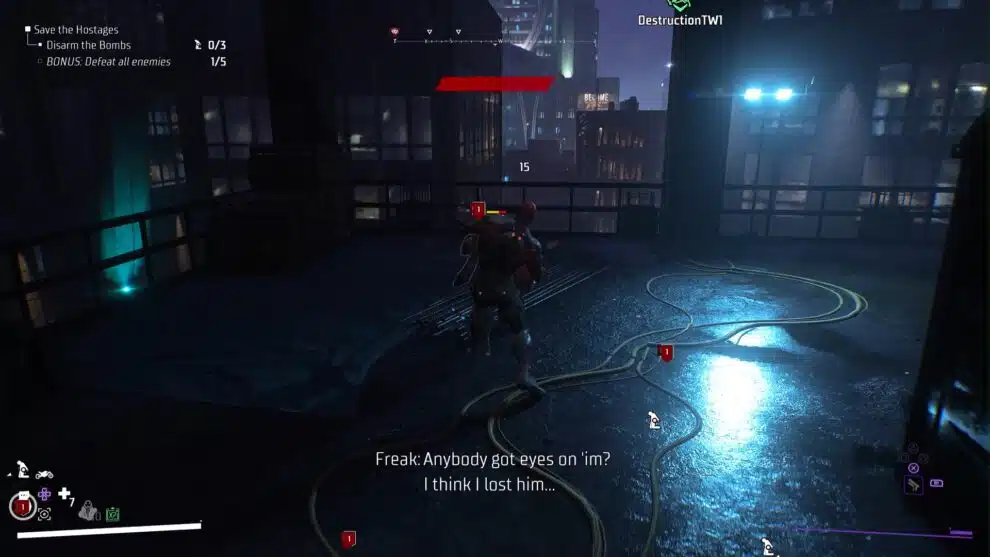Select the DestructionTW1 co-op player nameplate
The image size is (990, 557).
pyautogui.click(x=680, y=20)
